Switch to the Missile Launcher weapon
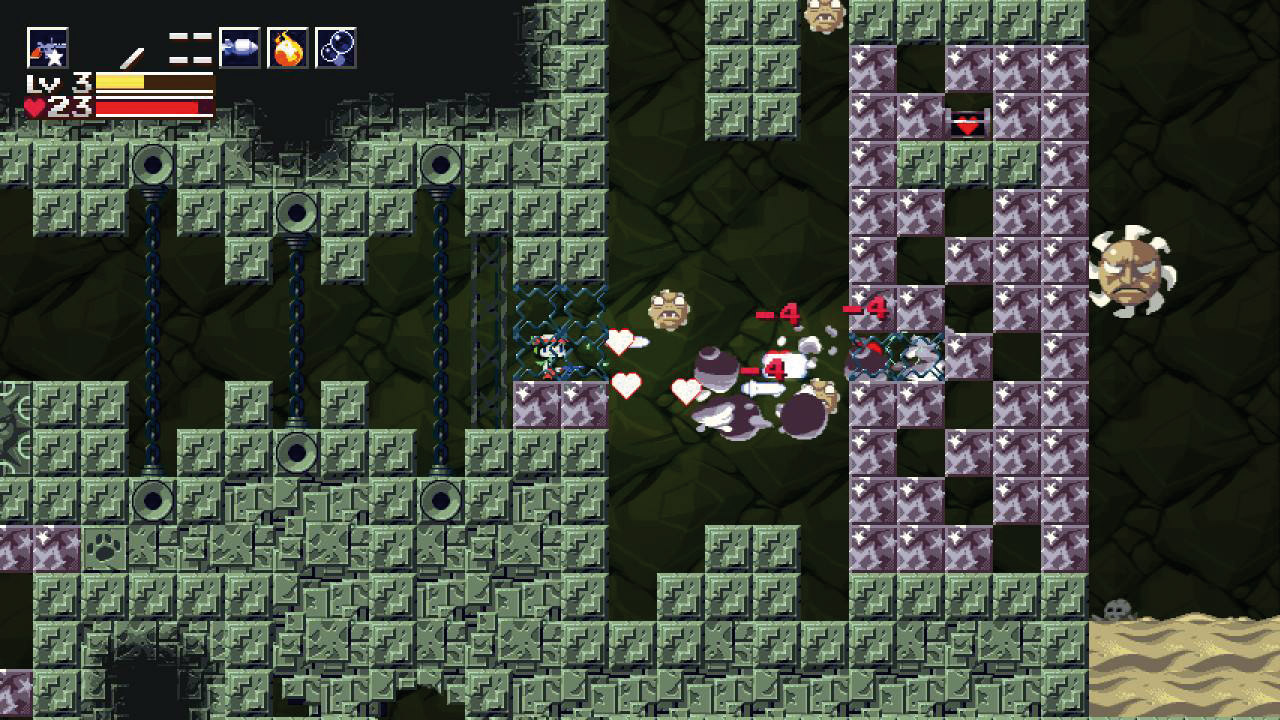 coord(240,48)
